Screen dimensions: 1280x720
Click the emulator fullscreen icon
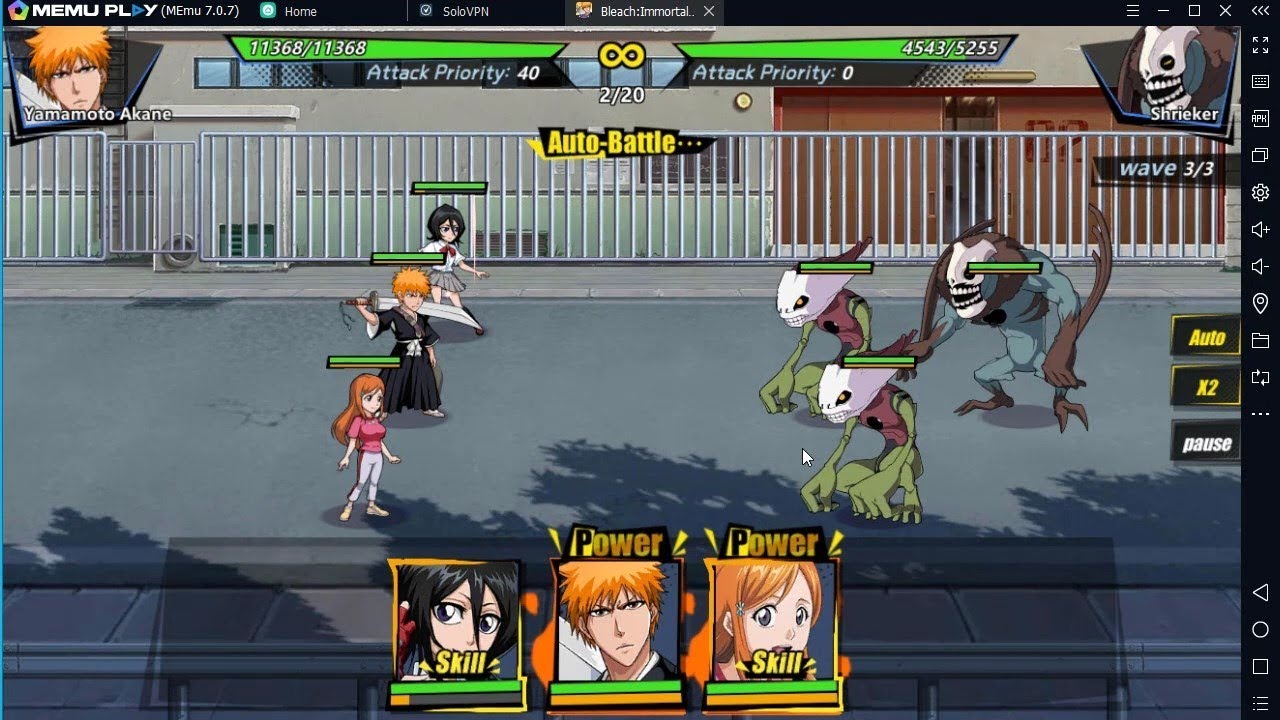pos(1260,45)
